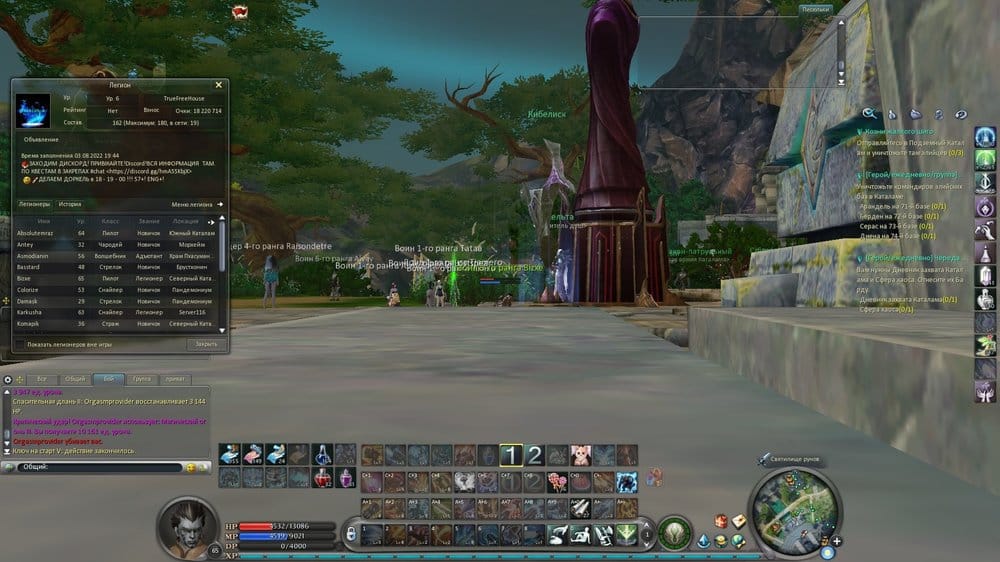Sort the roster by Класс column
This screenshot has width=1000, height=562.
(x=111, y=221)
